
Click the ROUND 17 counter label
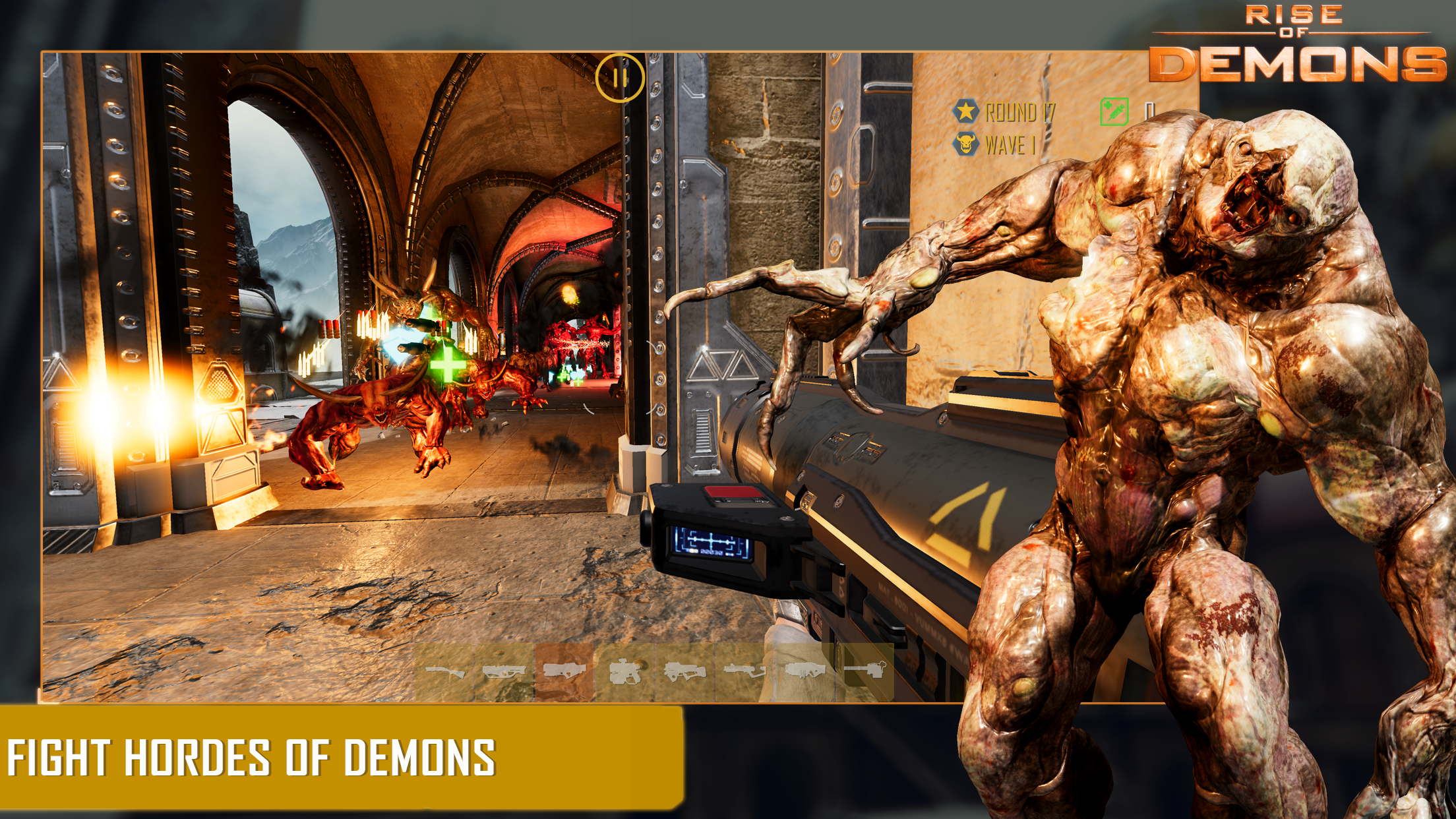click(1020, 111)
